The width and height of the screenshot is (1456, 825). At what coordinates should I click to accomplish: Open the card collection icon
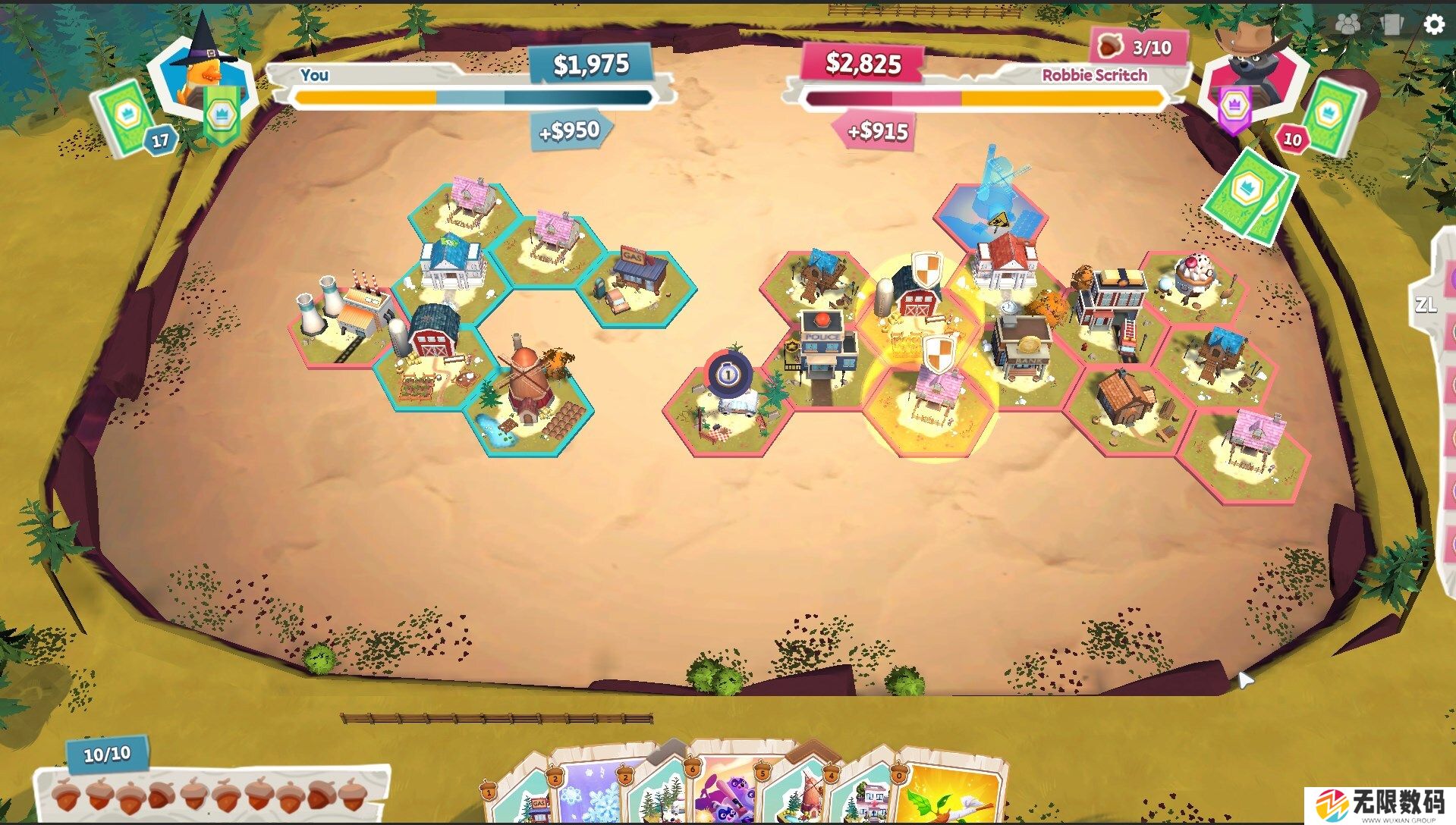point(1392,24)
